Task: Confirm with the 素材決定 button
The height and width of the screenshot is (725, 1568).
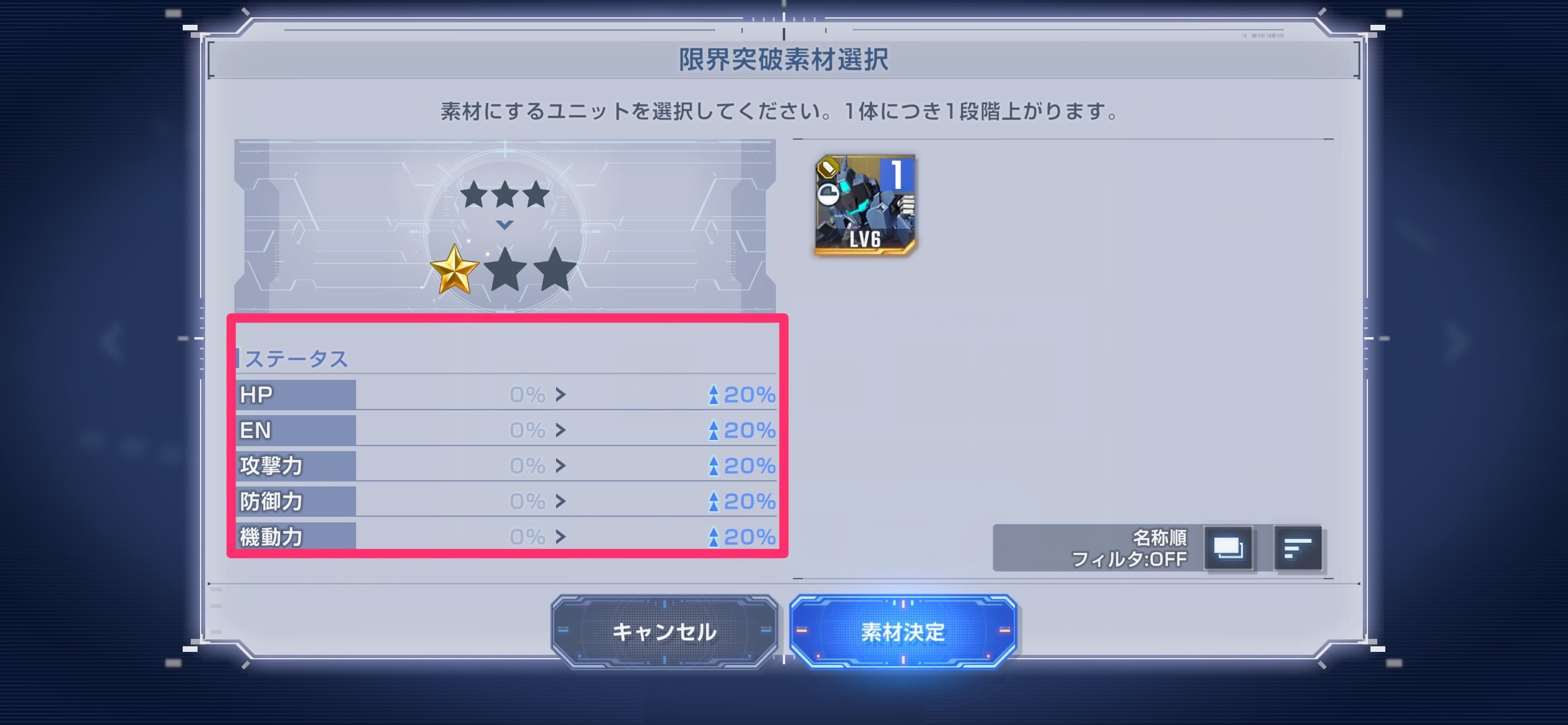Action: 900,632
